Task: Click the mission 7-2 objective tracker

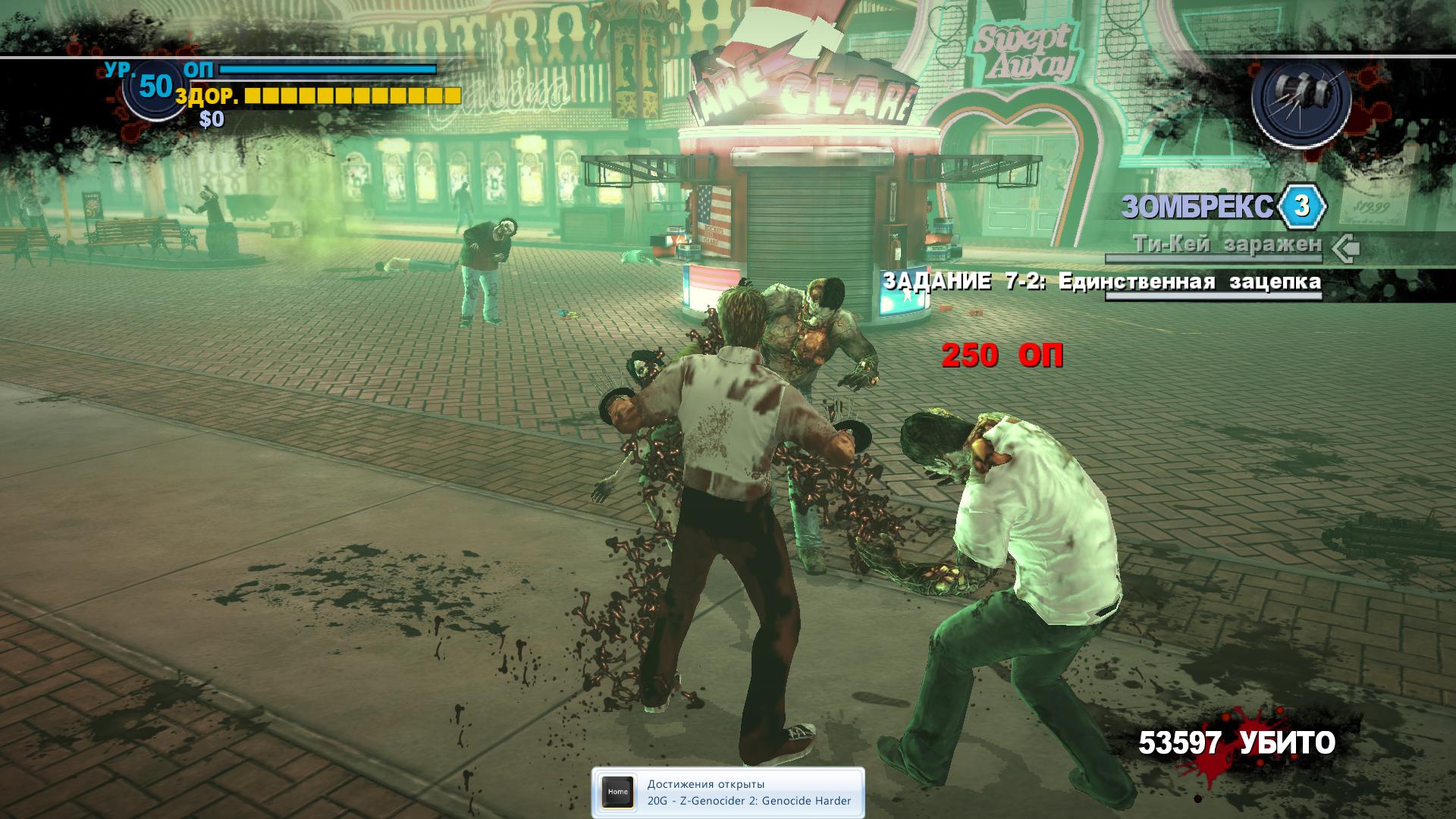Action: coord(1102,282)
